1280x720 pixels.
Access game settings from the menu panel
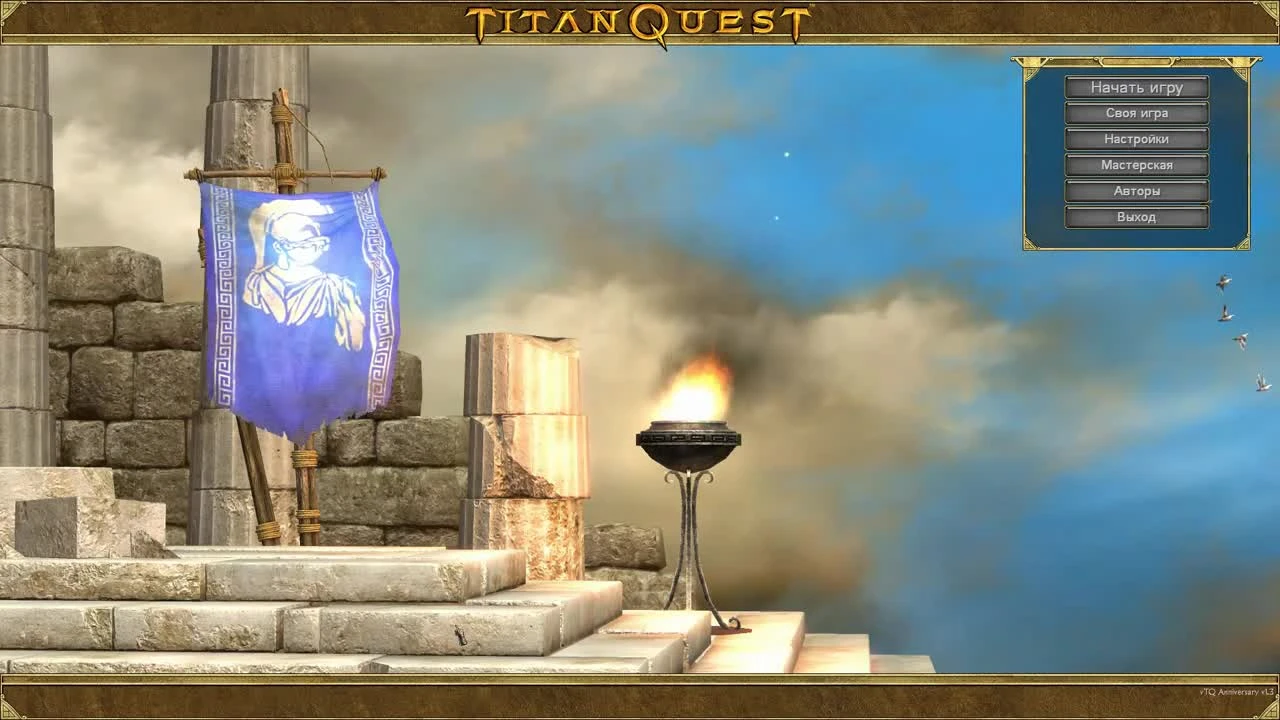[1137, 139]
